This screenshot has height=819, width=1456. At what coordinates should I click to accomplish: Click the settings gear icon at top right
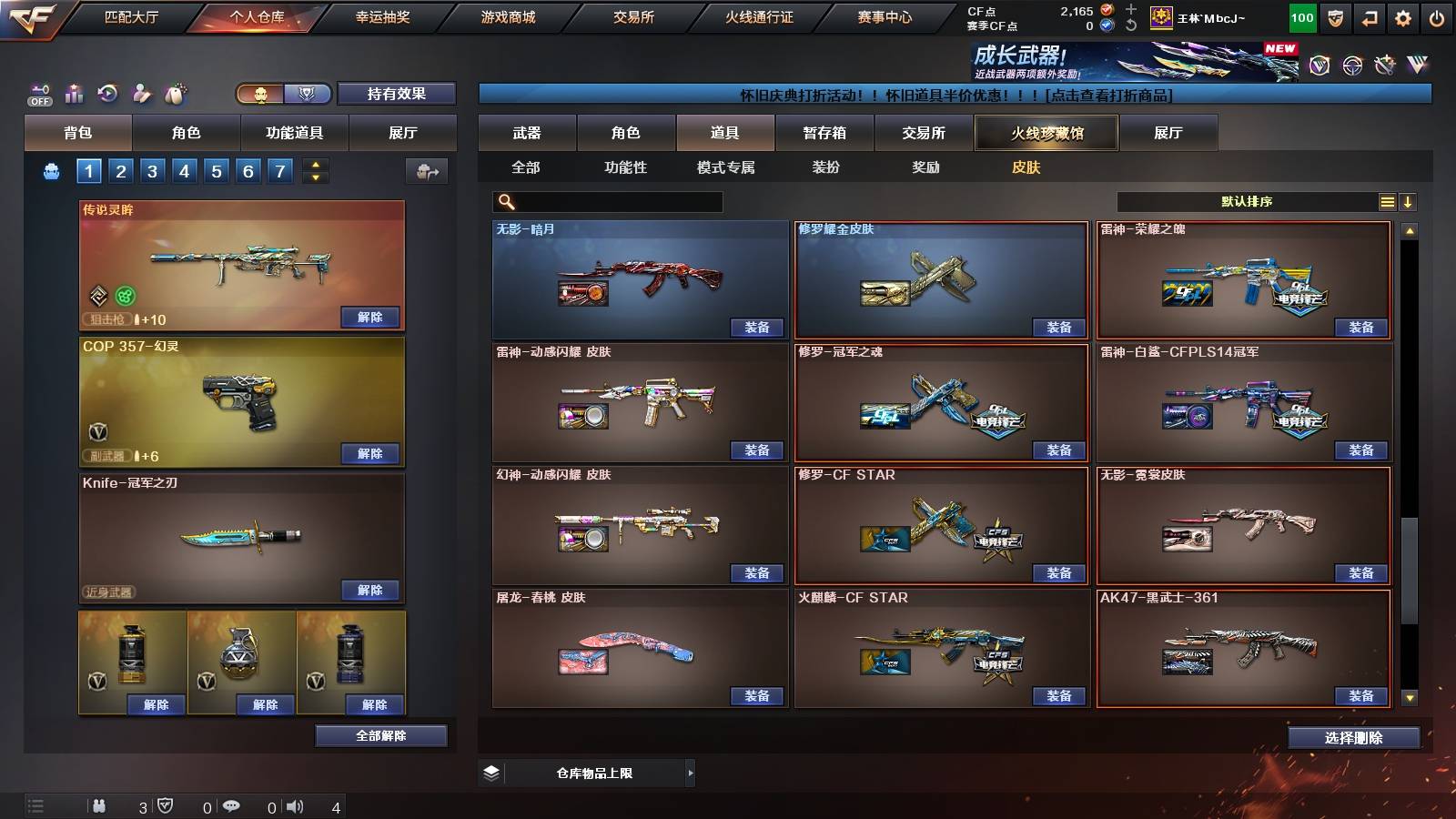coord(1401,17)
